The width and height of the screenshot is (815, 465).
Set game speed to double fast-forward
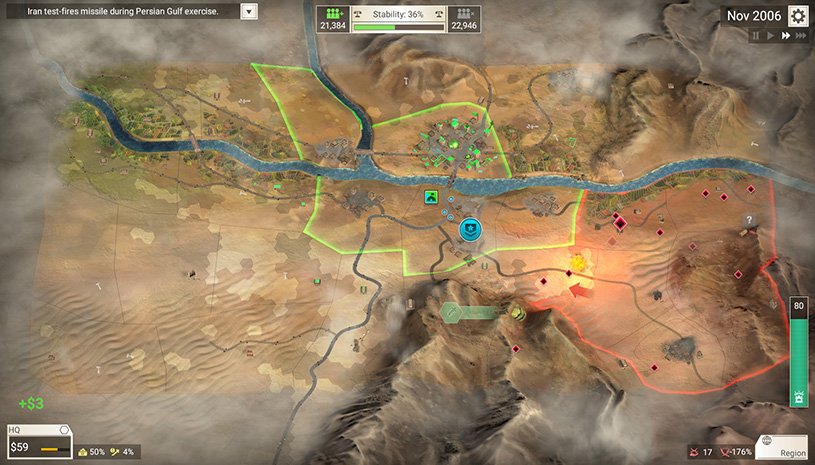[x=786, y=36]
